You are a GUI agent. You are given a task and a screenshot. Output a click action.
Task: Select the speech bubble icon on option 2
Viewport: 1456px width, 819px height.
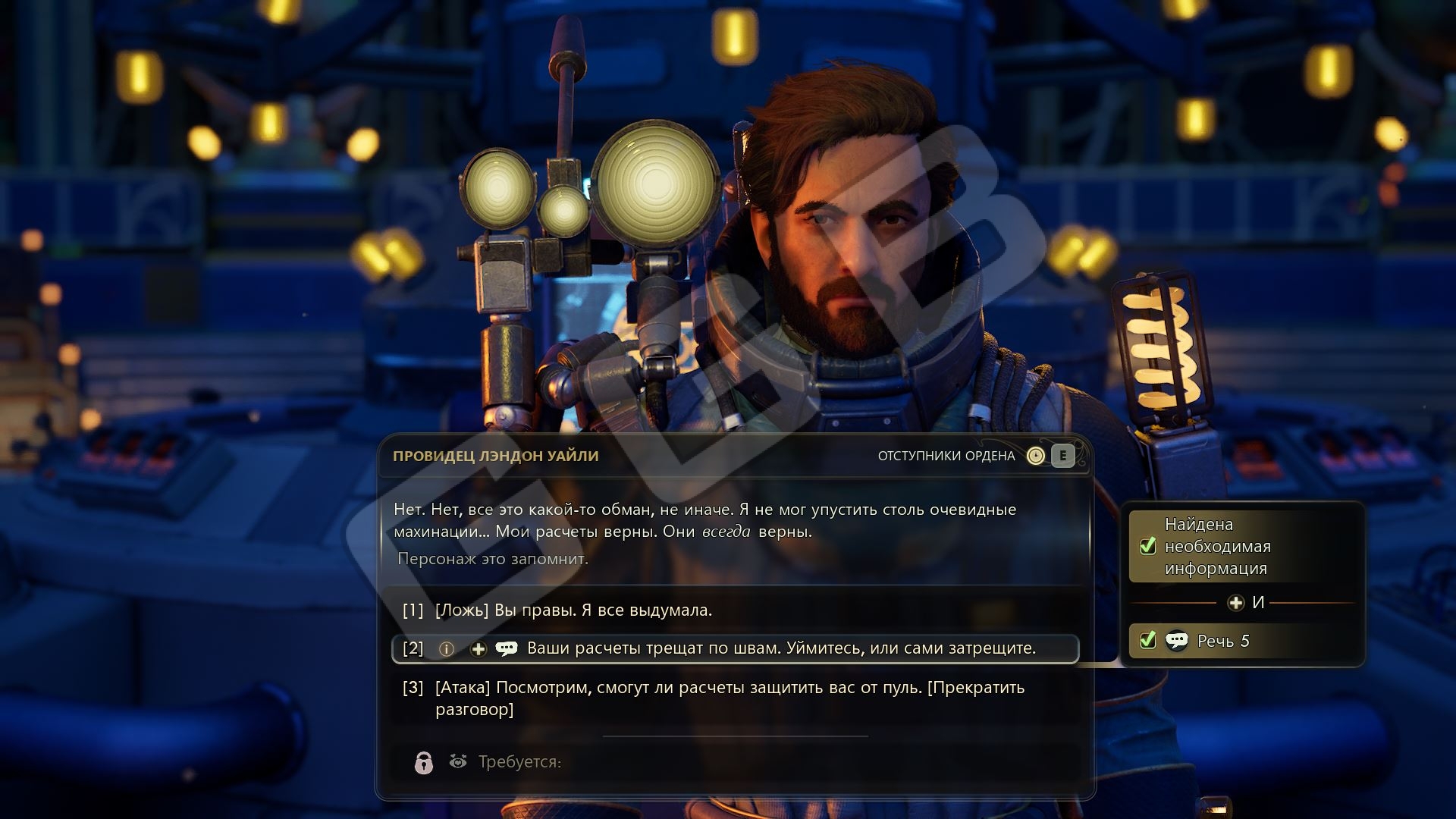506,648
